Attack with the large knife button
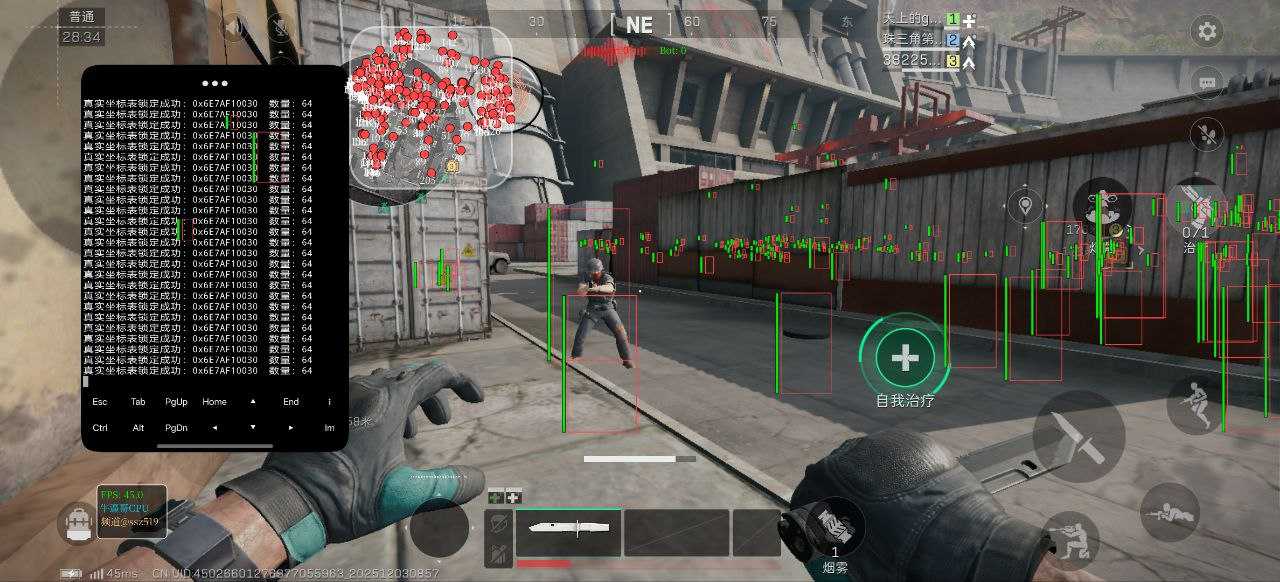The width and height of the screenshot is (1280, 582). pos(1078,436)
